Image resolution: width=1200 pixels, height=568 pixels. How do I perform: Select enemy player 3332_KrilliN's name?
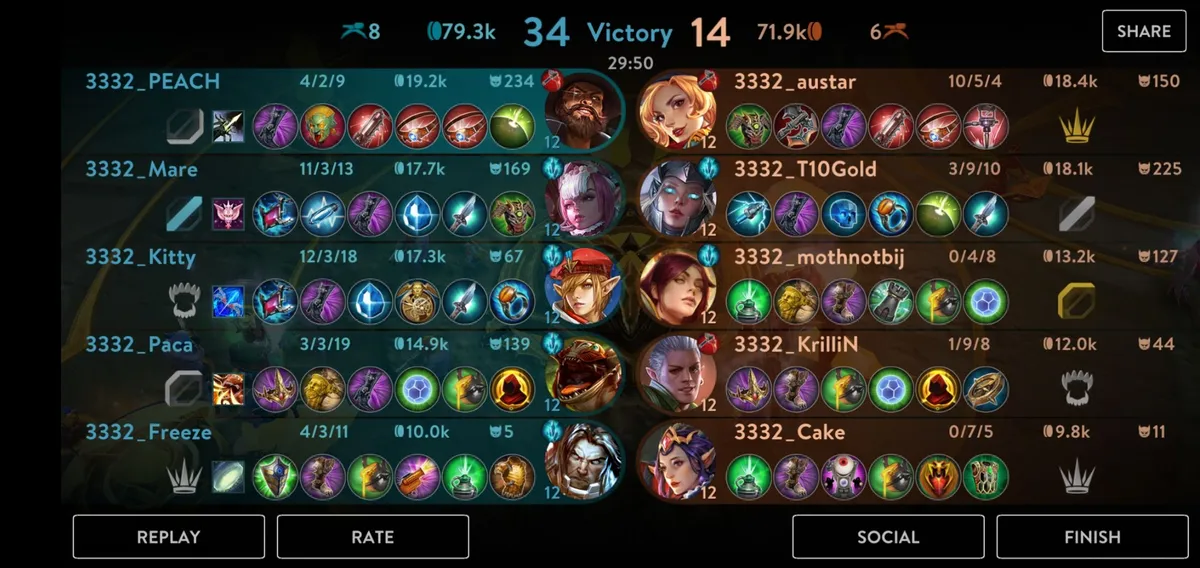[x=797, y=345]
